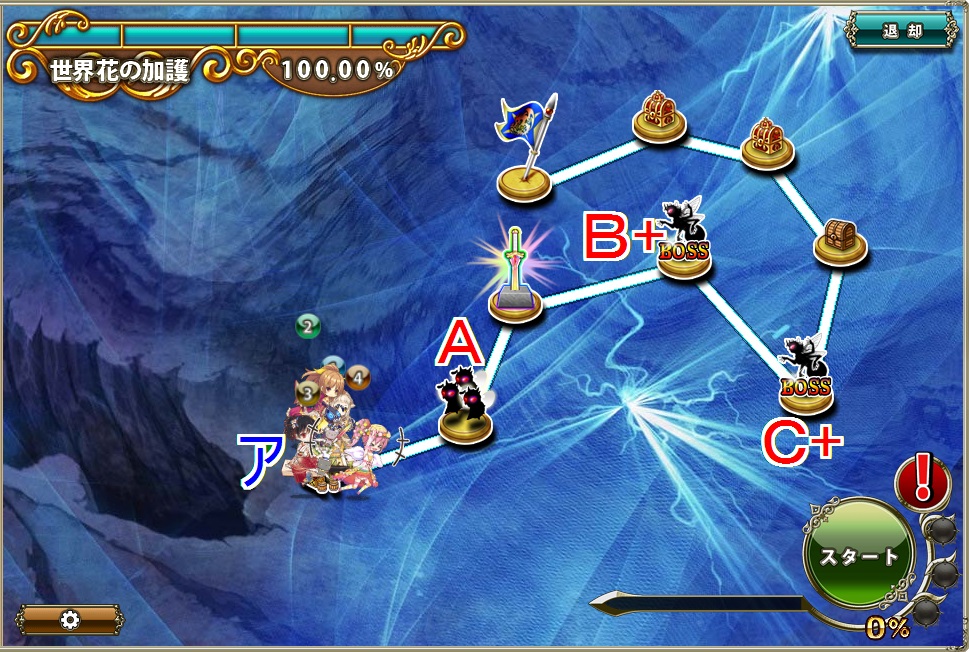Open the gear settings button
The image size is (969, 652).
(70, 619)
